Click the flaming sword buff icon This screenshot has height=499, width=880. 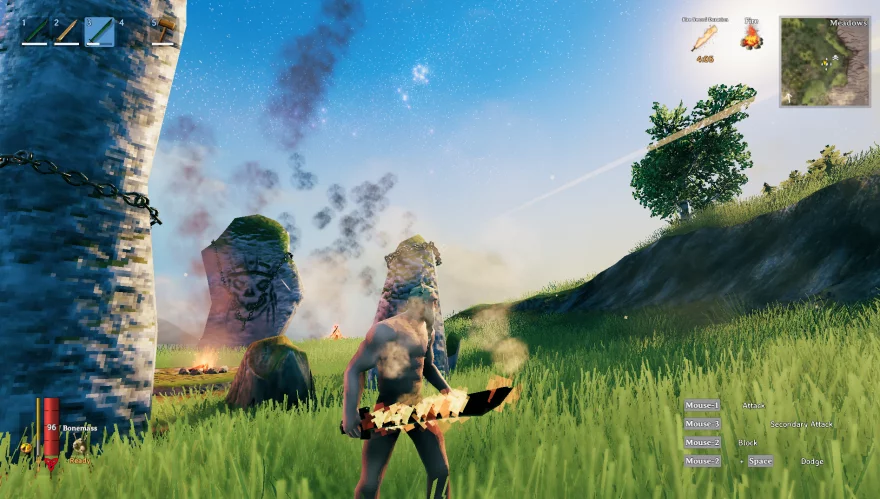tap(705, 38)
